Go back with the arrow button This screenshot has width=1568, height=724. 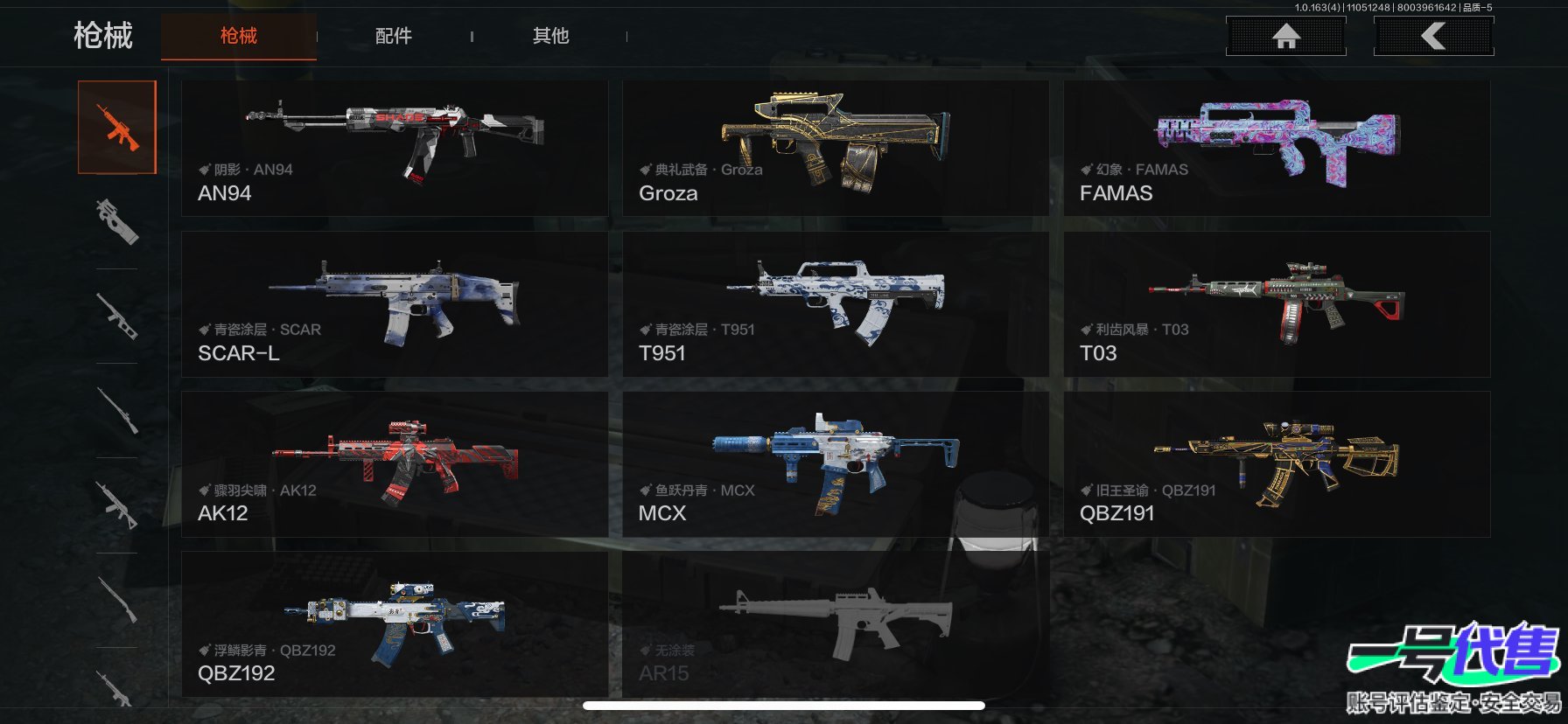(x=1433, y=37)
